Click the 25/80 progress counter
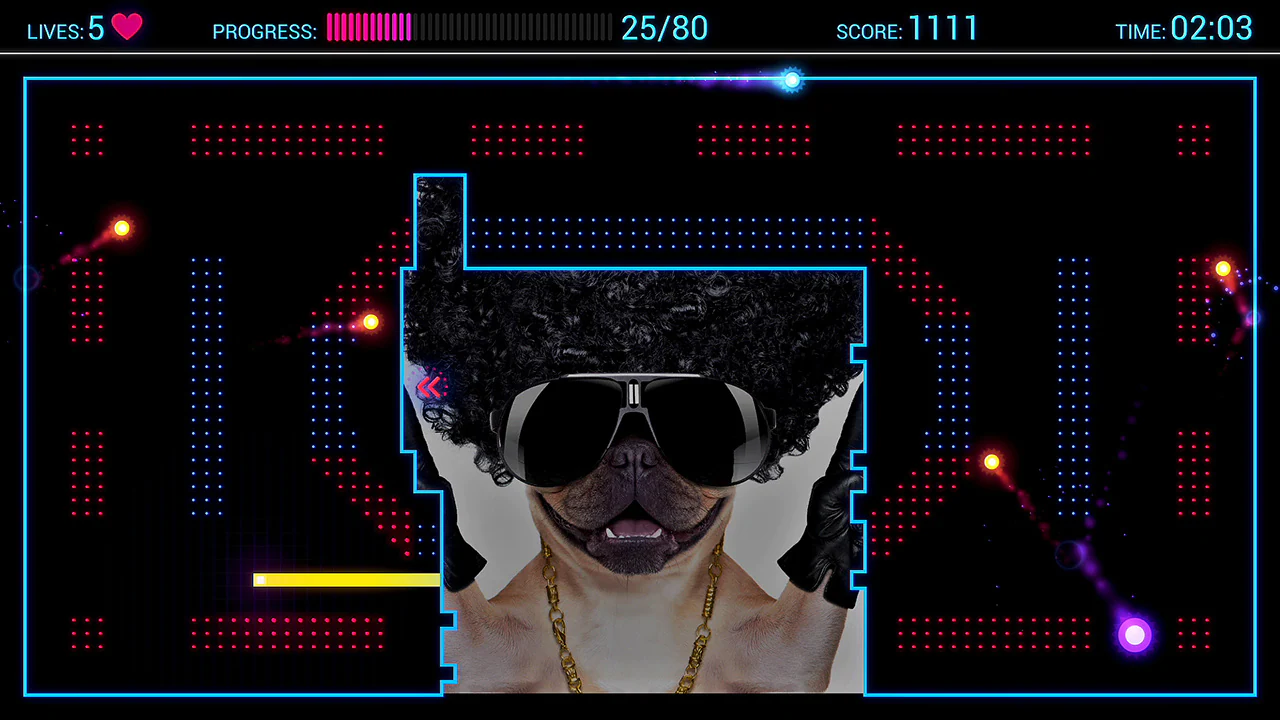Image resolution: width=1280 pixels, height=720 pixels. point(664,29)
